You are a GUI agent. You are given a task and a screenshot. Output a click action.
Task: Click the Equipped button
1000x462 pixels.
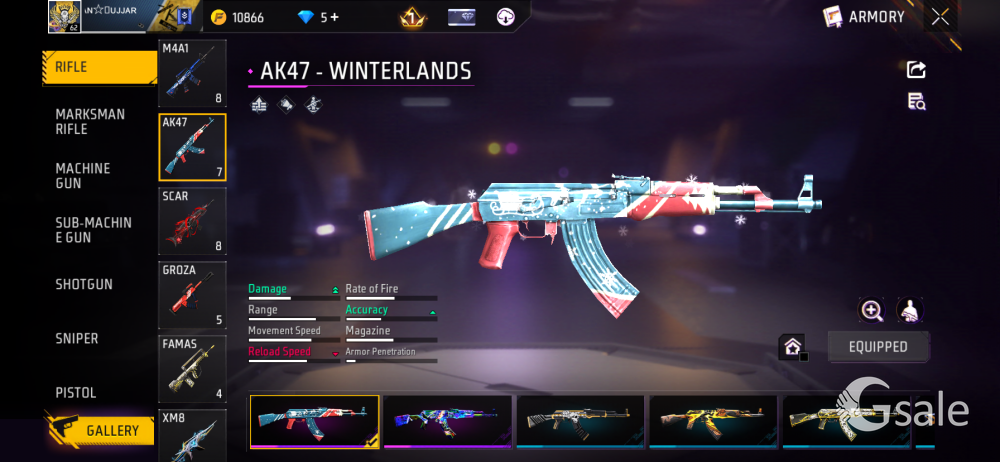[x=878, y=347]
